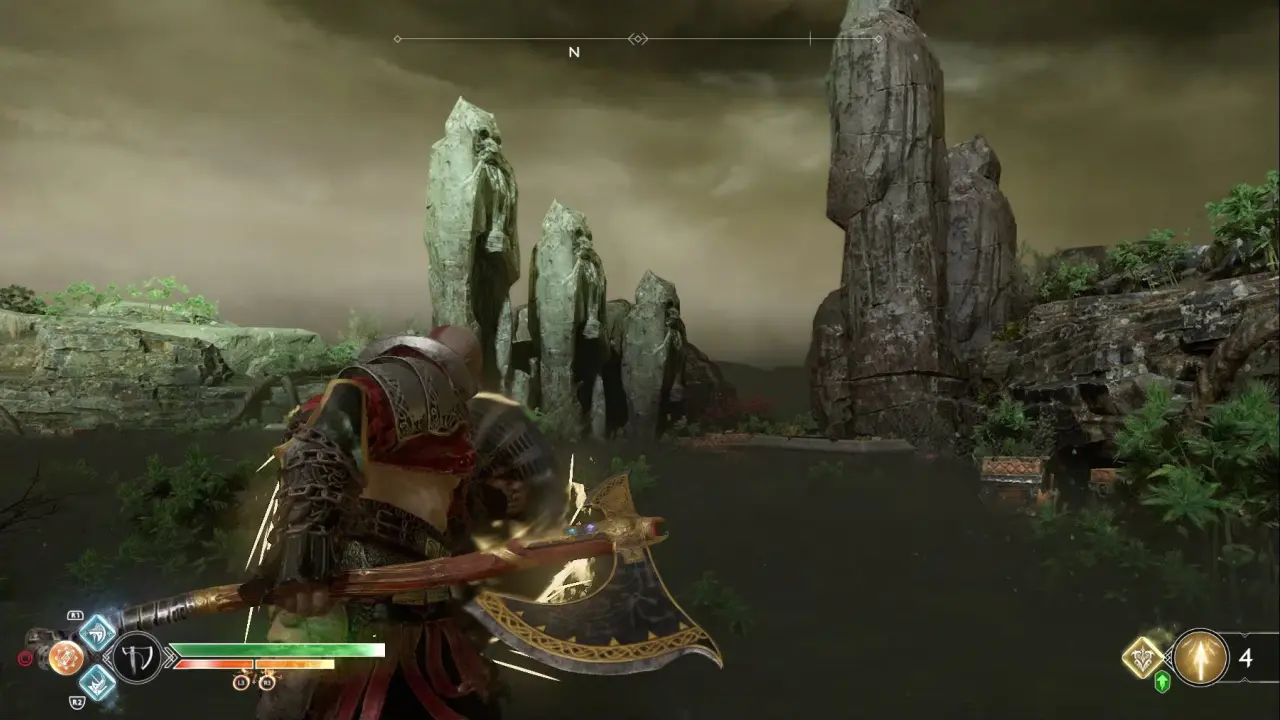Image resolution: width=1280 pixels, height=720 pixels.
Task: Activate the upper blue runic attack diamond
Action: click(97, 632)
